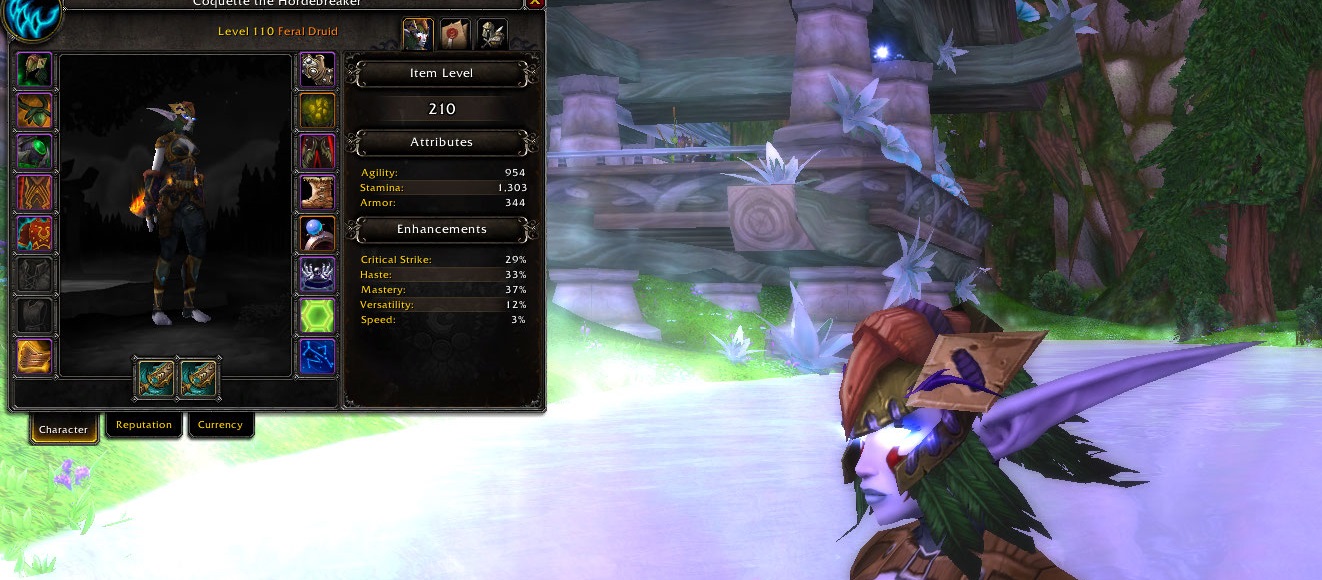Viewport: 1322px width, 580px height.
Task: Open the Currency tab
Action: 220,425
